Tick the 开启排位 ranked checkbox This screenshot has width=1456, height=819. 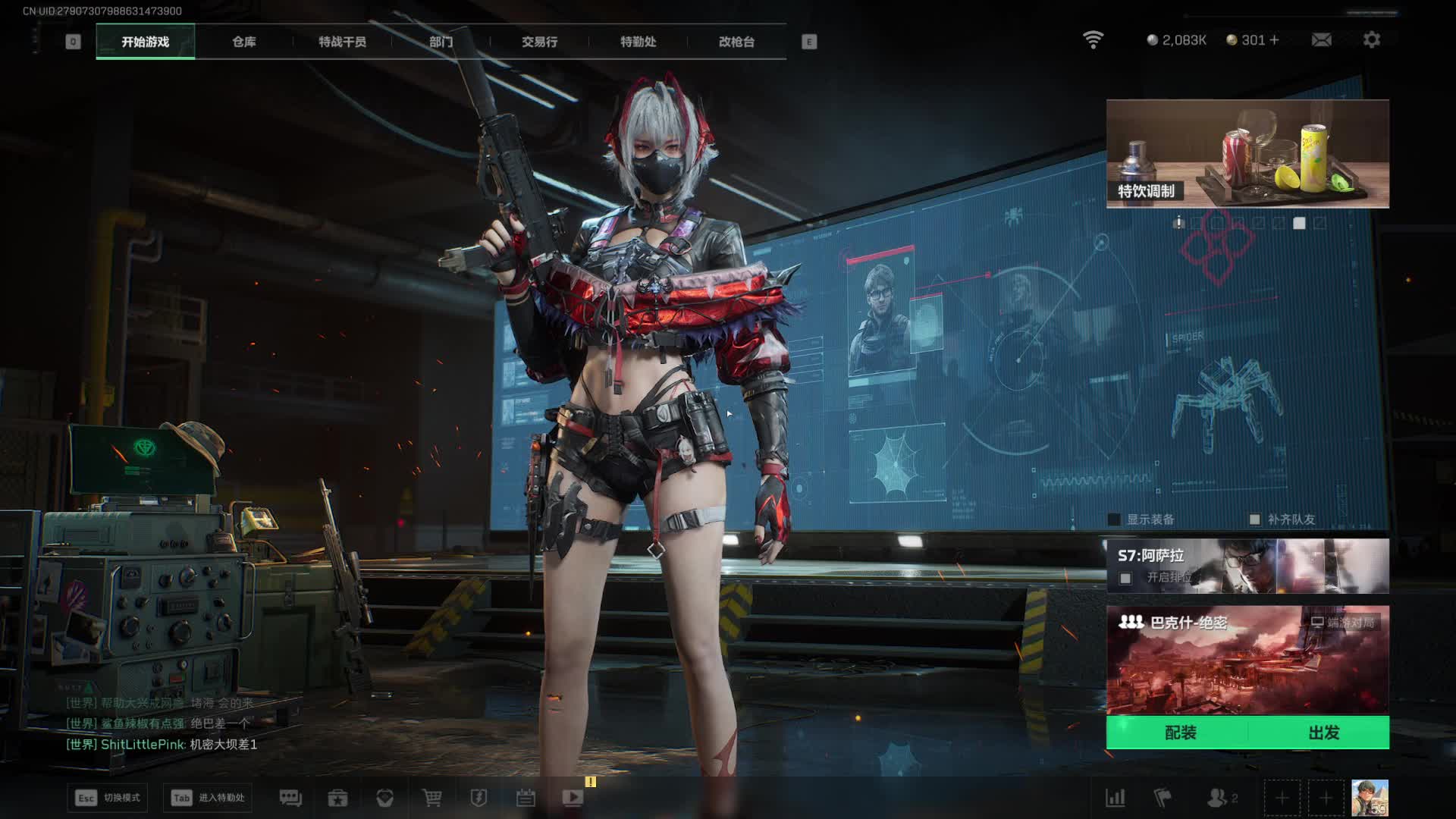pos(1125,578)
